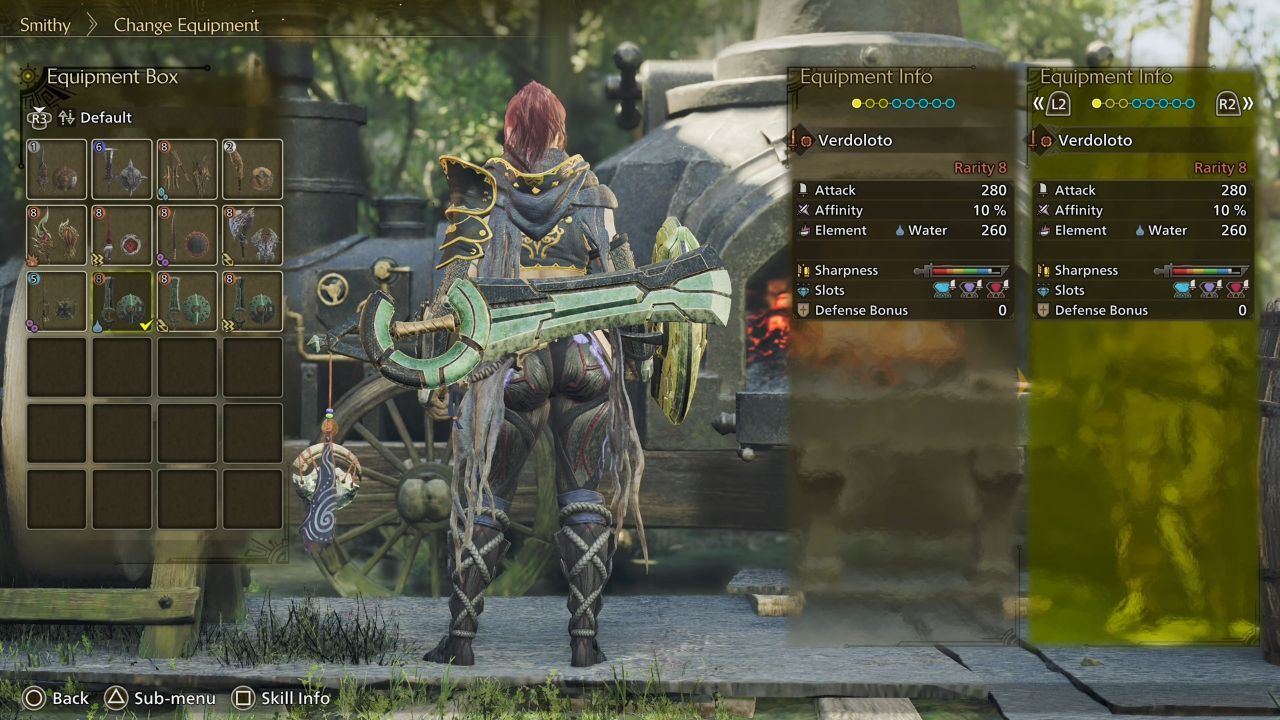Select the white axe weapon slot
1280x720 pixels.
pyautogui.click(x=252, y=235)
